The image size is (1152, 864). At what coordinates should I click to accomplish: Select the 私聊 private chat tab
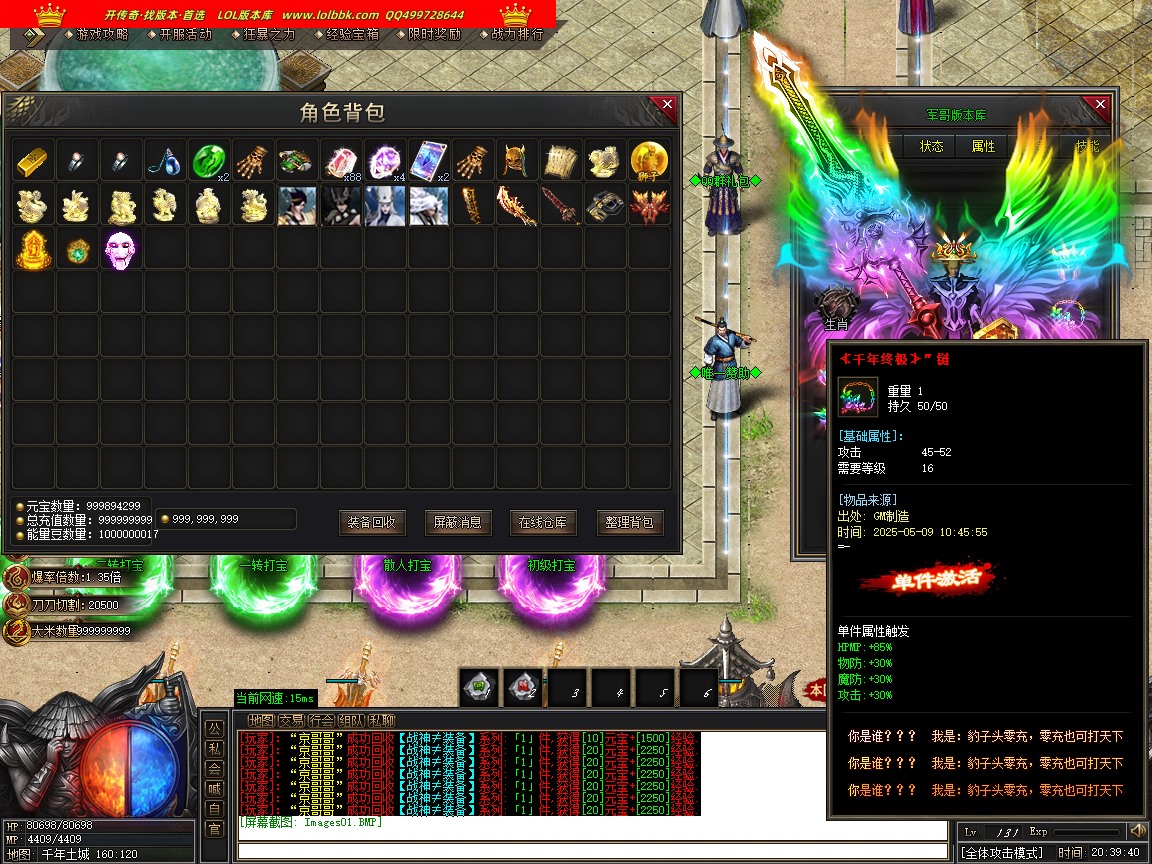tap(382, 720)
